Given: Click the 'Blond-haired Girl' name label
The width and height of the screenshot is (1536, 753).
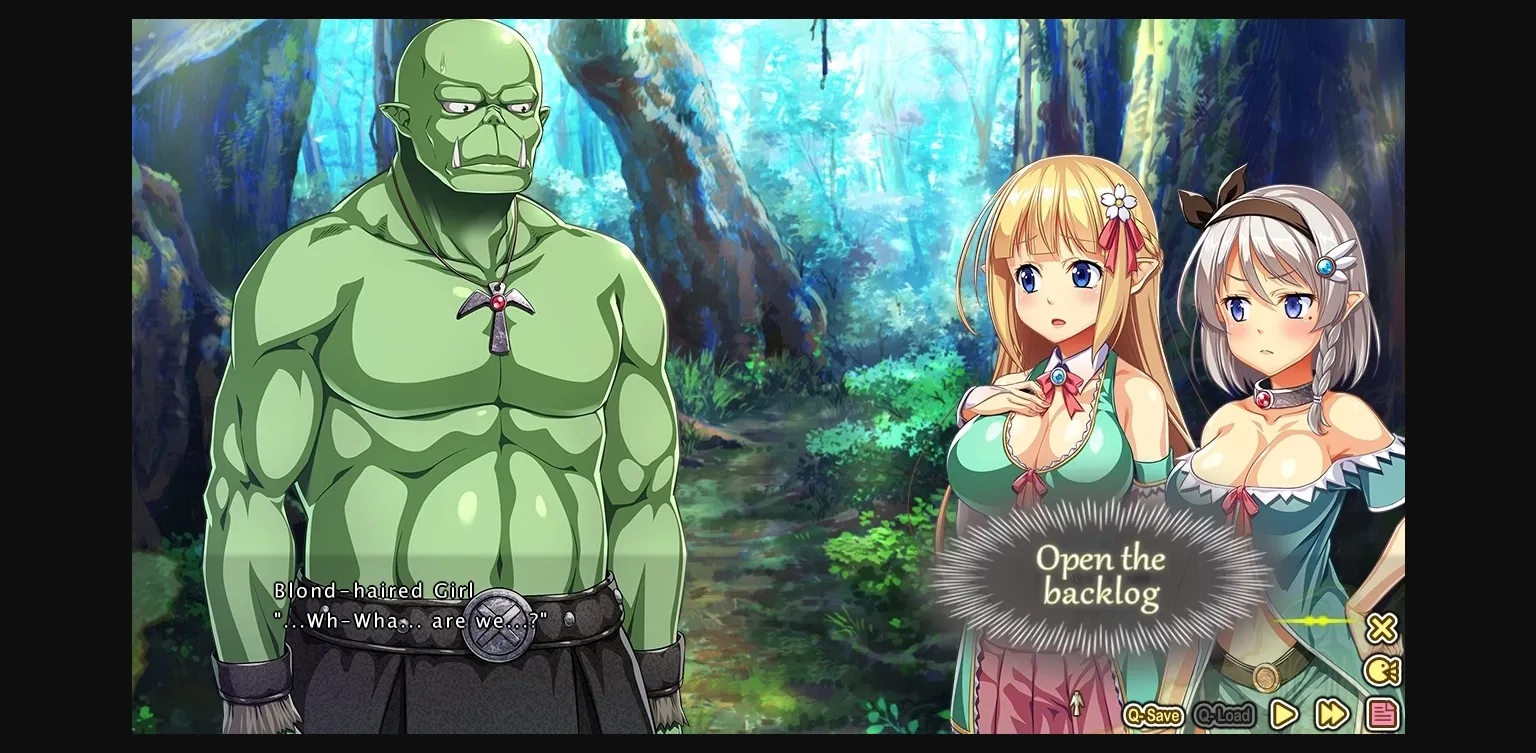Looking at the screenshot, I should pyautogui.click(x=374, y=591).
